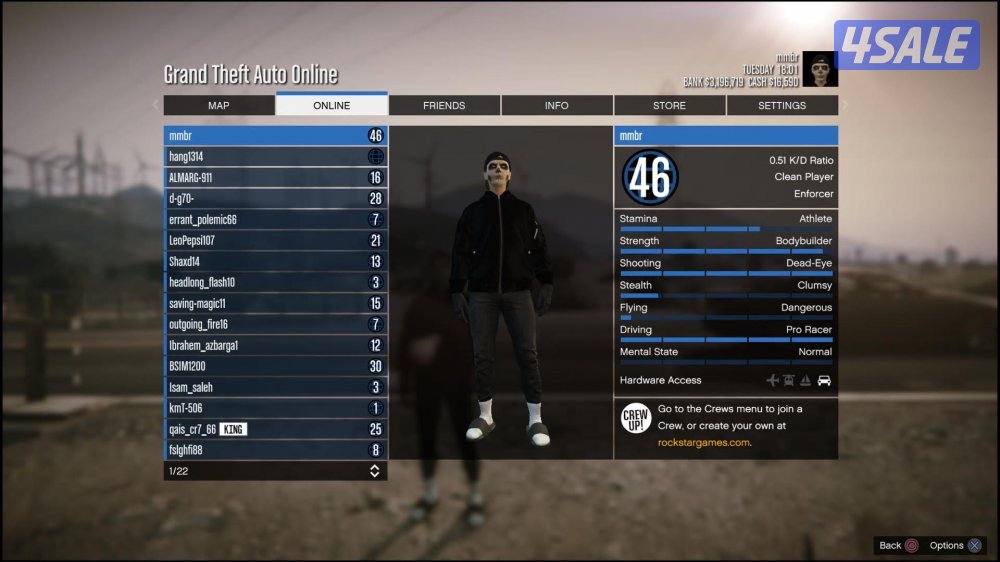Select the ONLINE tab
Image resolution: width=1000 pixels, height=562 pixels.
[331, 105]
